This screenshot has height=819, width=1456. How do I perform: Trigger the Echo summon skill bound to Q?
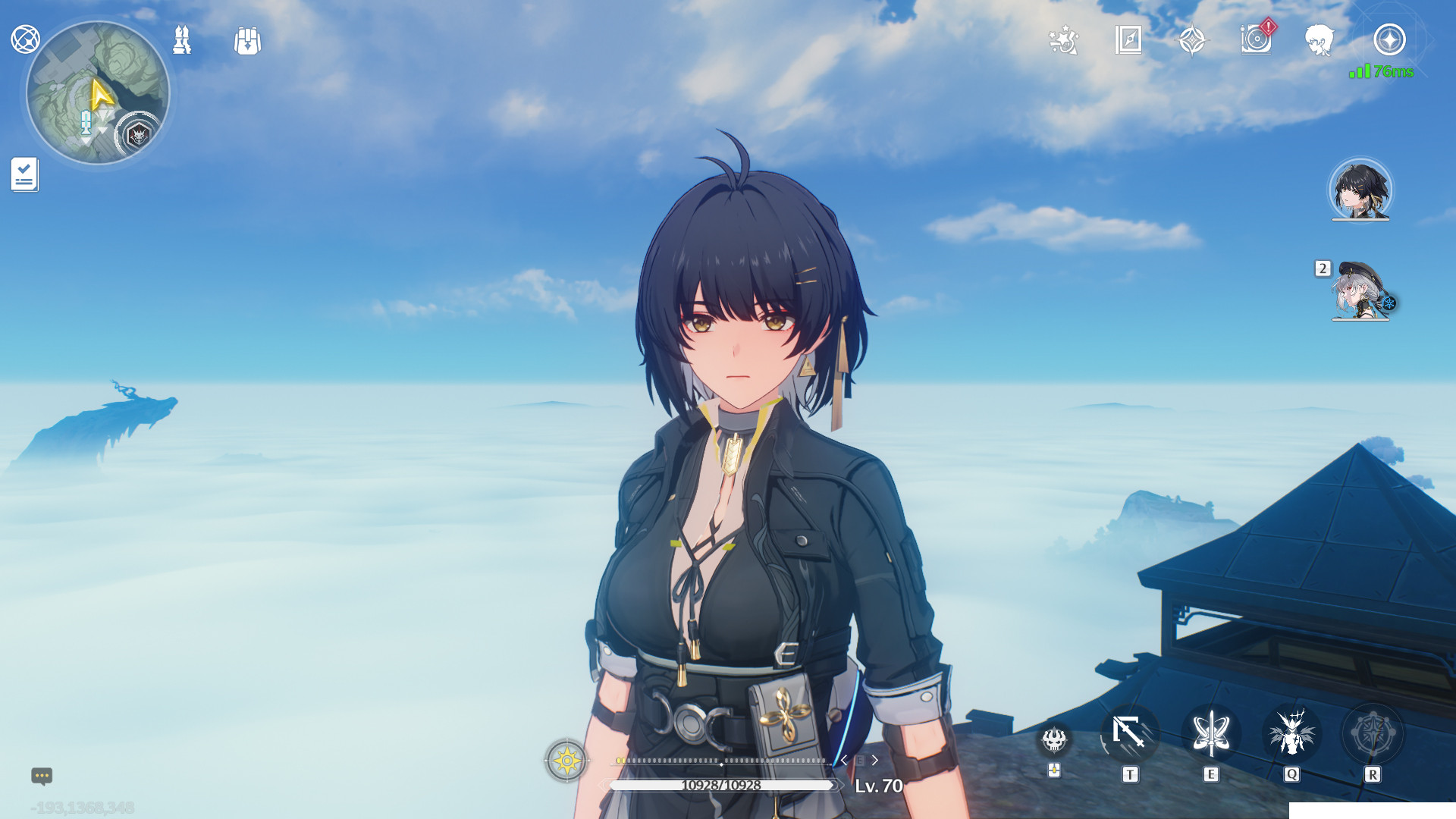[x=1291, y=734]
